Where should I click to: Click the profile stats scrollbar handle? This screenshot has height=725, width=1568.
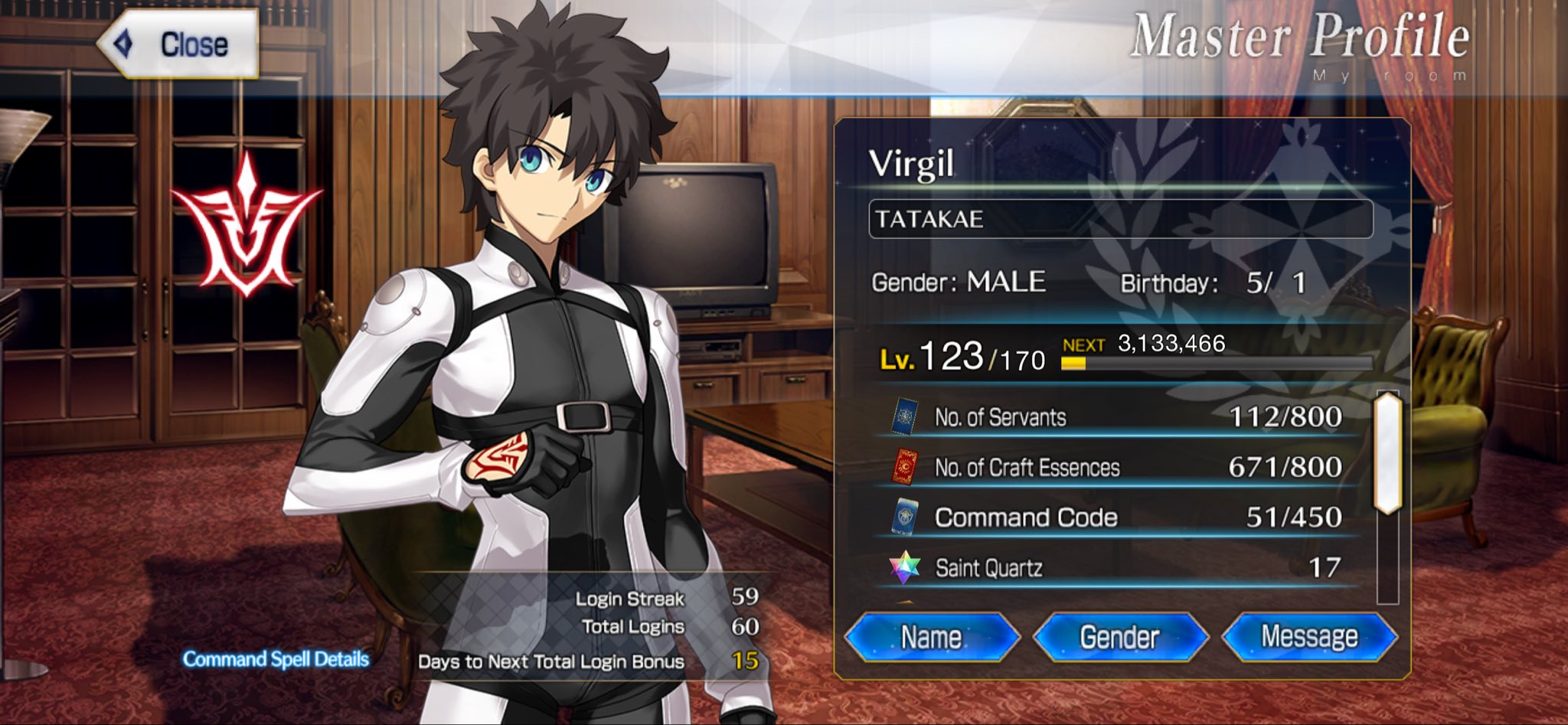tap(1387, 453)
